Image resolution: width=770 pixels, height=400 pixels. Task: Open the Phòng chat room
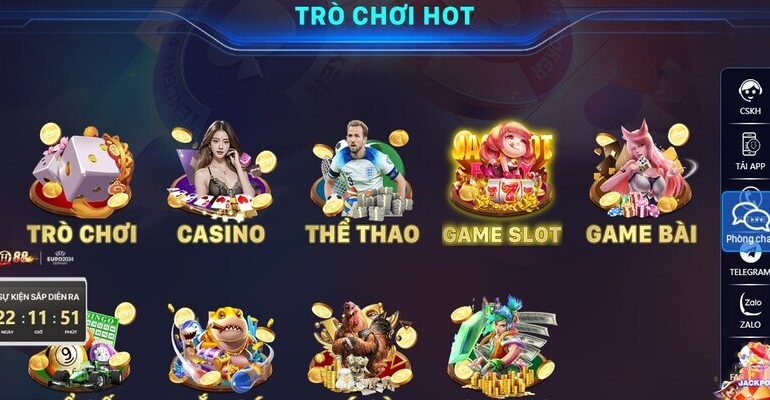pos(748,222)
